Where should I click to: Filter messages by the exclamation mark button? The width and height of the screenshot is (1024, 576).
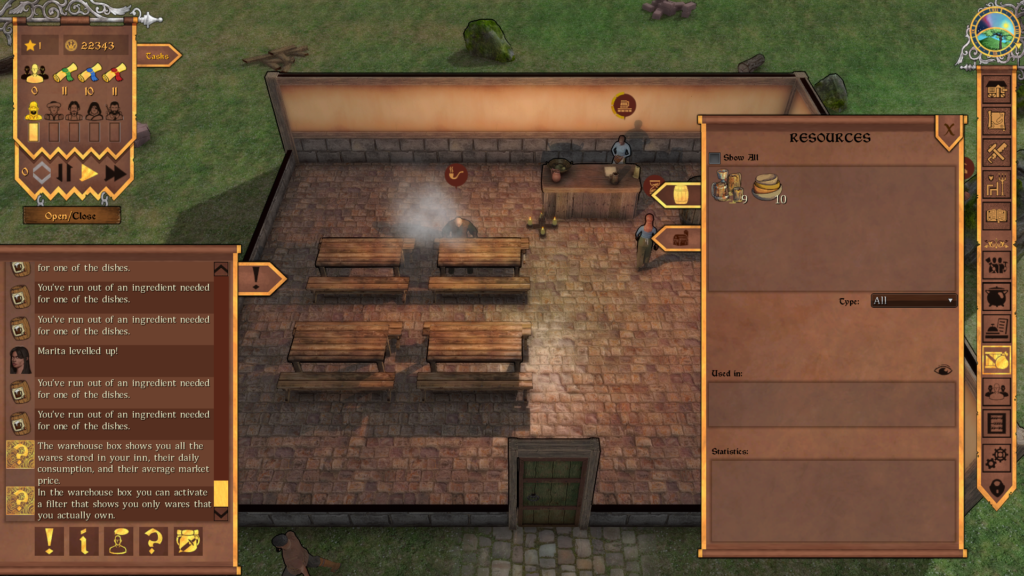(x=49, y=541)
